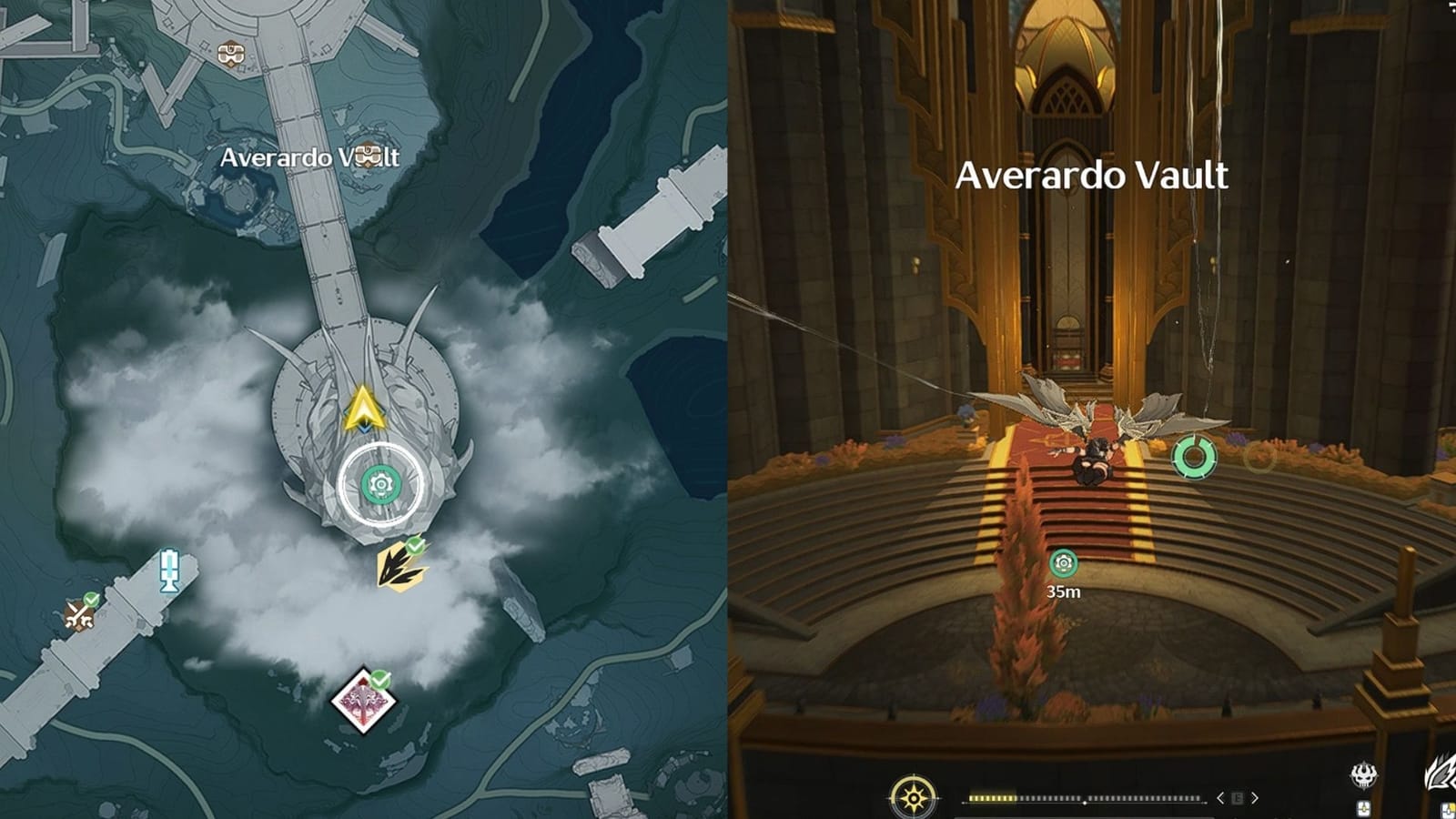Click the right chevron beside the E prompt

click(1257, 798)
